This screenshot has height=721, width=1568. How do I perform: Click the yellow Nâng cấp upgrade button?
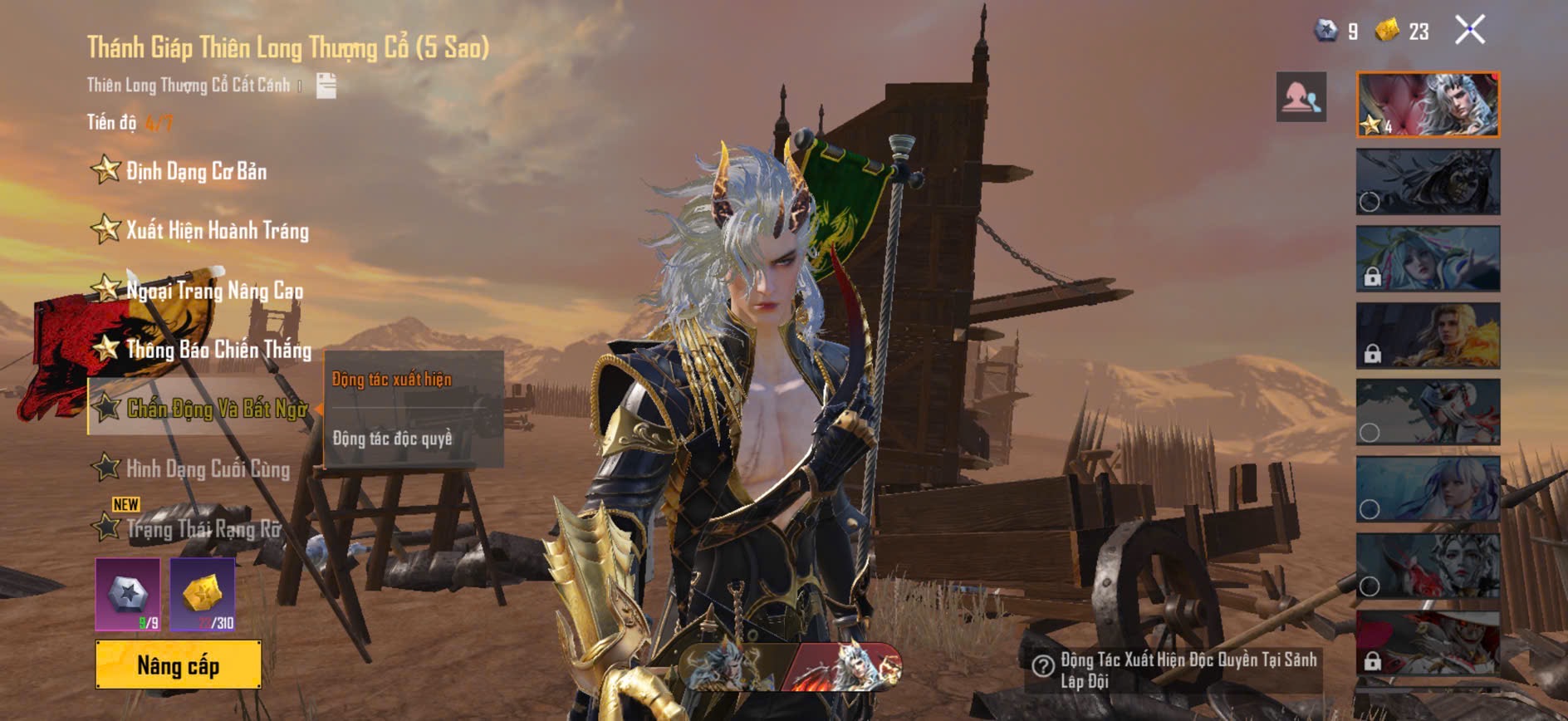point(179,665)
